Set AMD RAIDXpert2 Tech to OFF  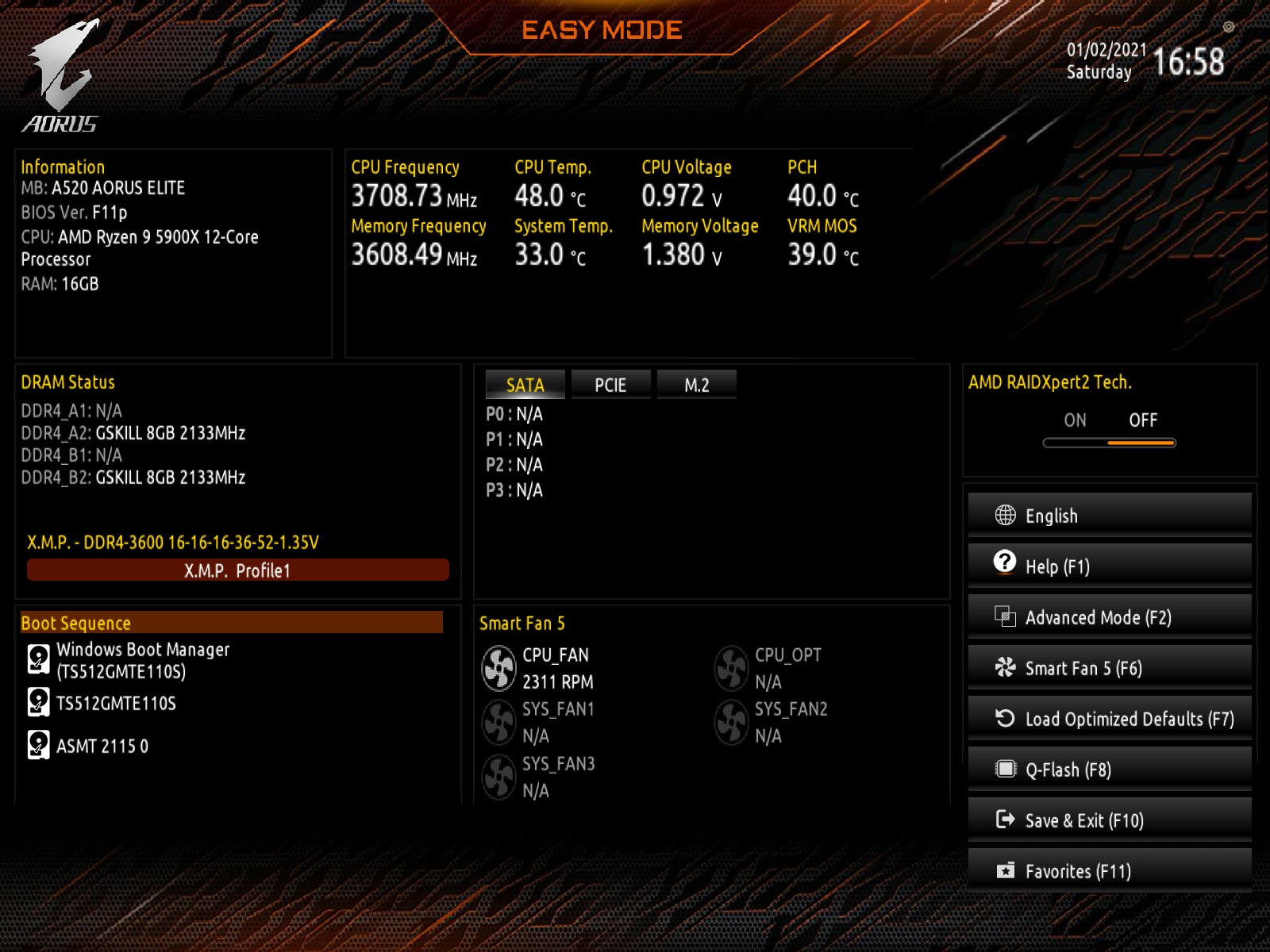1143,420
